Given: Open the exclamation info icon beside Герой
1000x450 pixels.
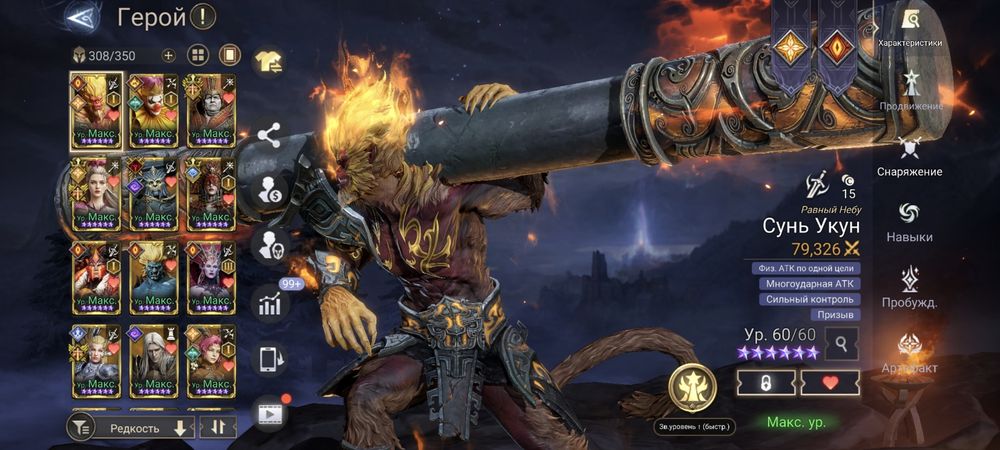Looking at the screenshot, I should point(203,17).
